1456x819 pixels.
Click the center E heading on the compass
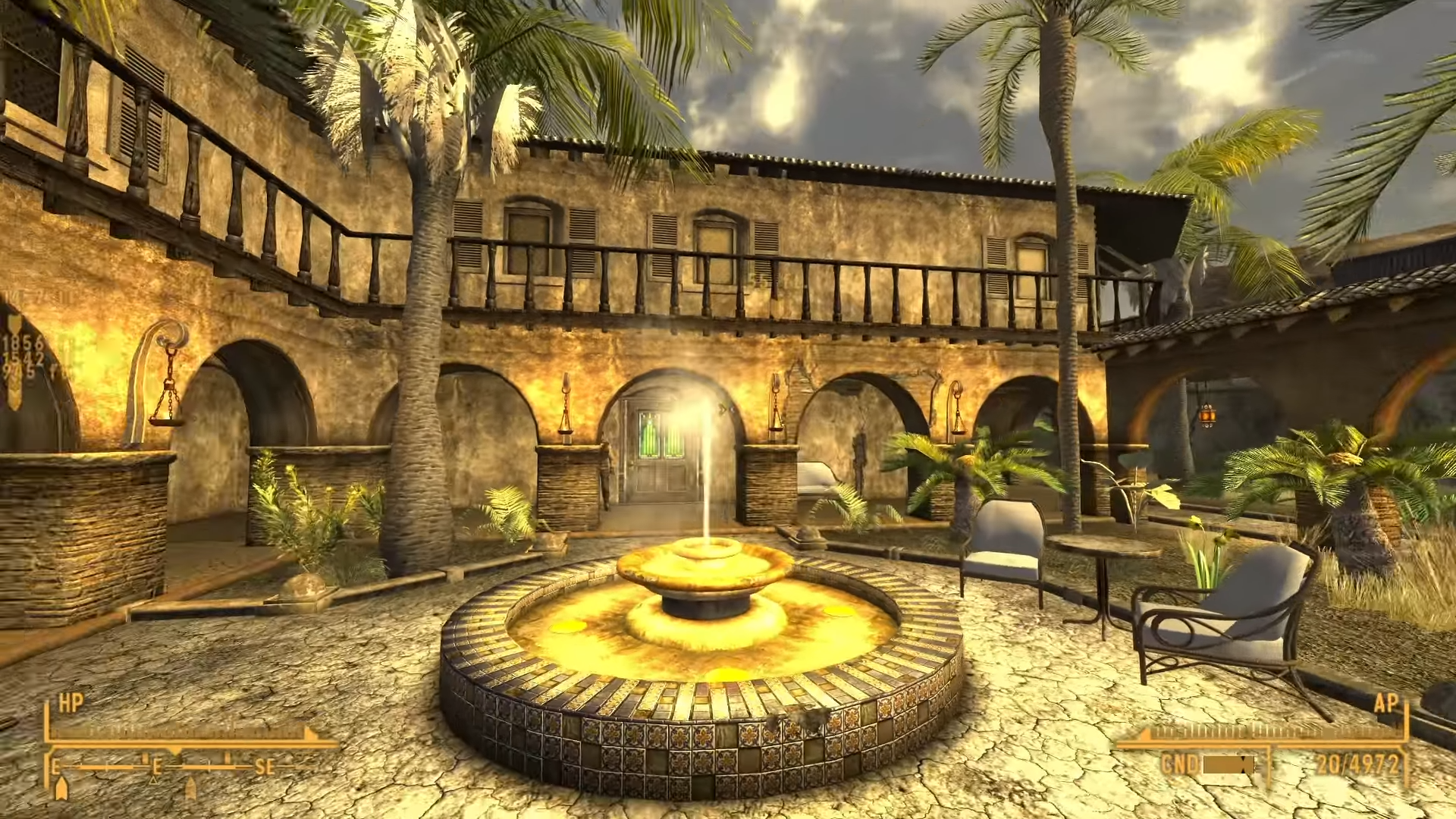pos(157,766)
